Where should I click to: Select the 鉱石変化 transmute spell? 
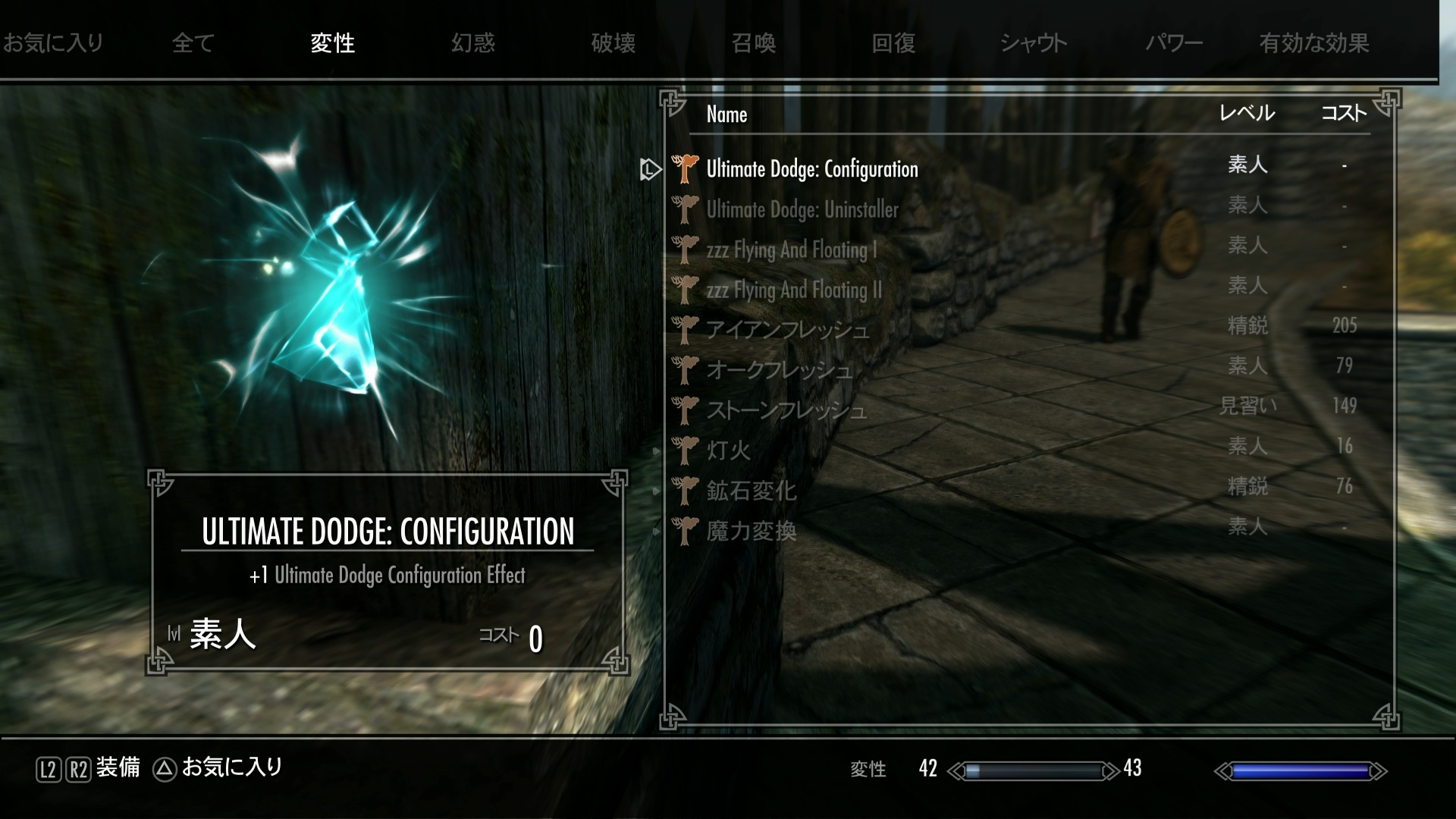[751, 491]
